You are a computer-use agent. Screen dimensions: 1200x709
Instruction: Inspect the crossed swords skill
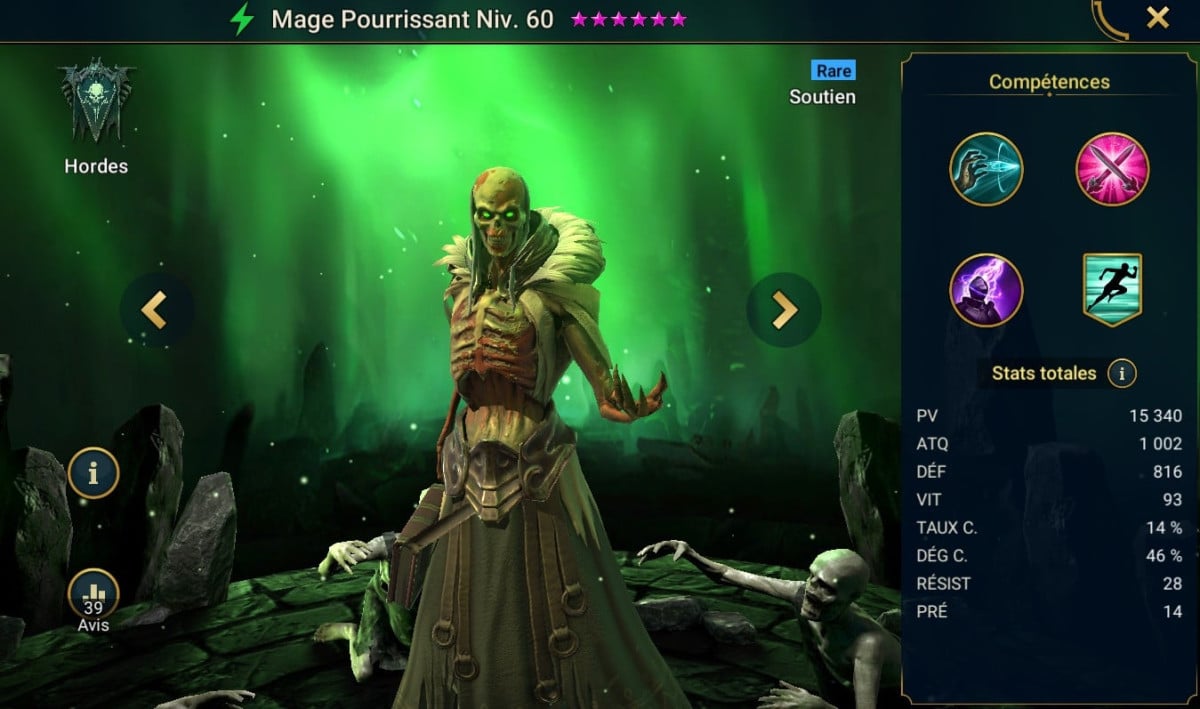[x=1112, y=169]
